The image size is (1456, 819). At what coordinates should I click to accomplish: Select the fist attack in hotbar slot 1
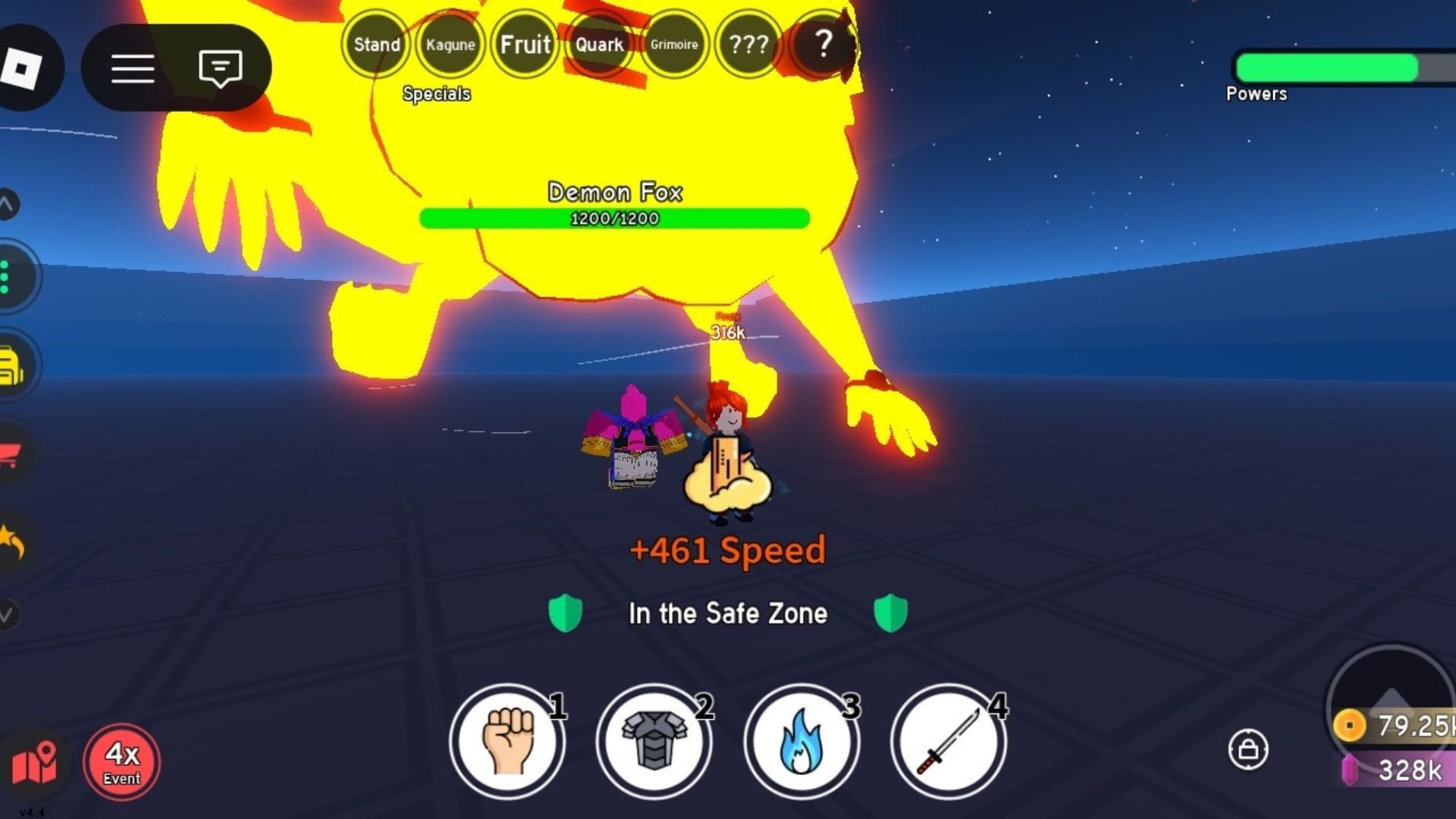[507, 742]
